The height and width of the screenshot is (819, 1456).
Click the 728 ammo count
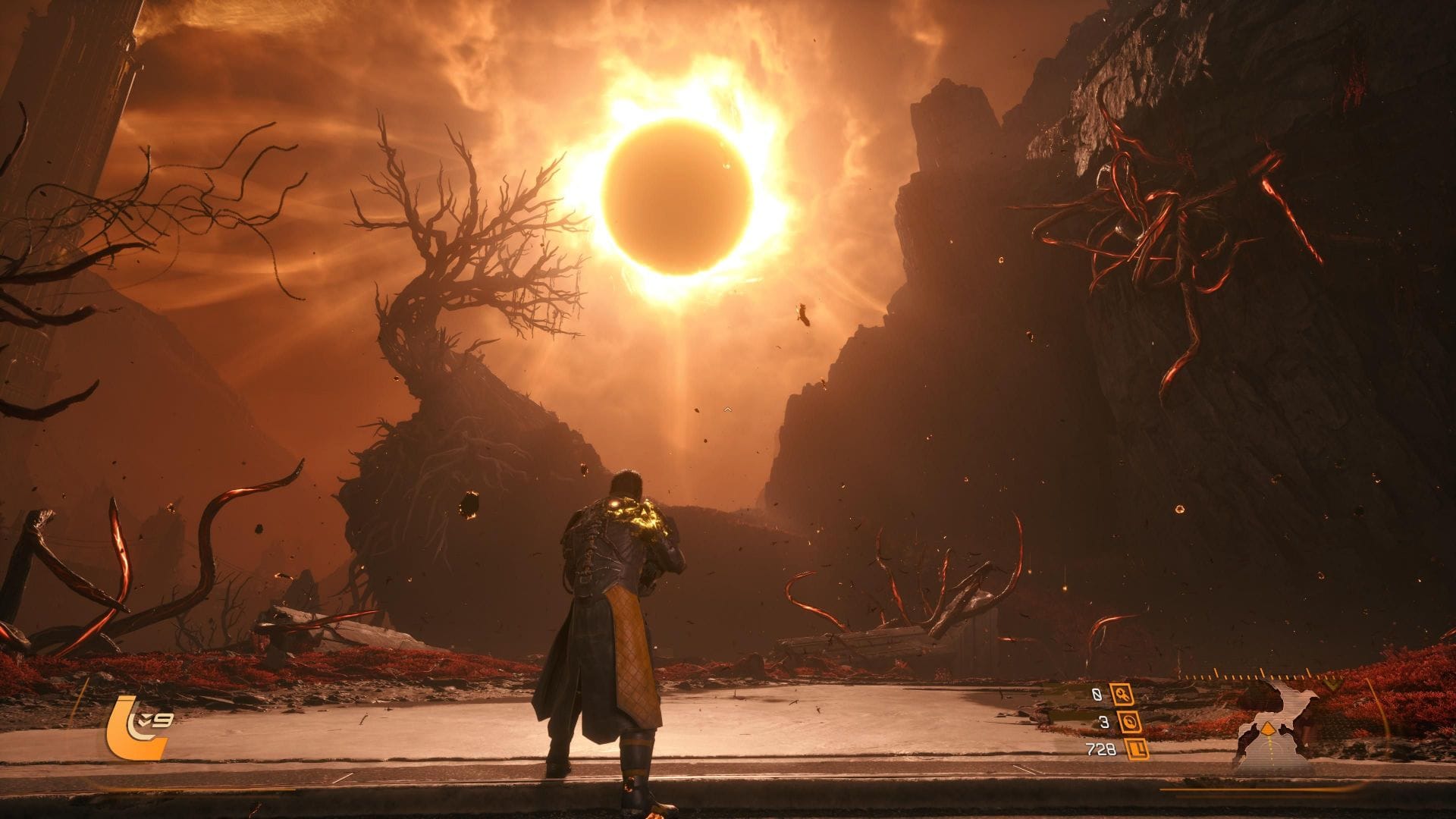tap(1101, 751)
